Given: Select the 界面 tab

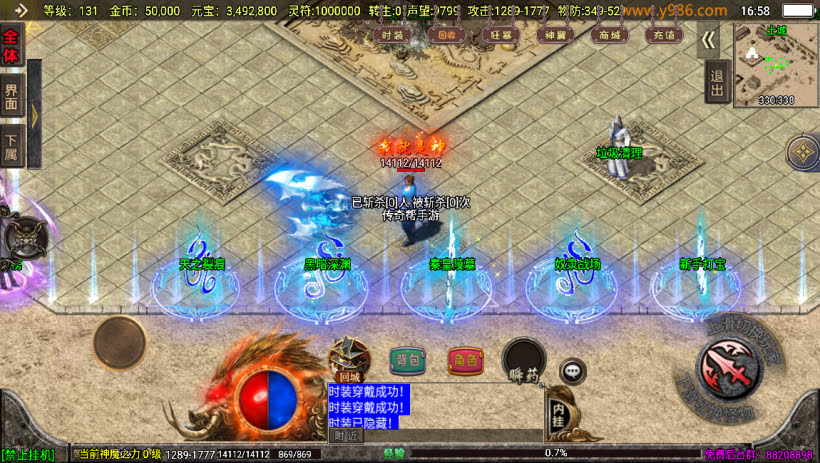Looking at the screenshot, I should pyautogui.click(x=11, y=95).
